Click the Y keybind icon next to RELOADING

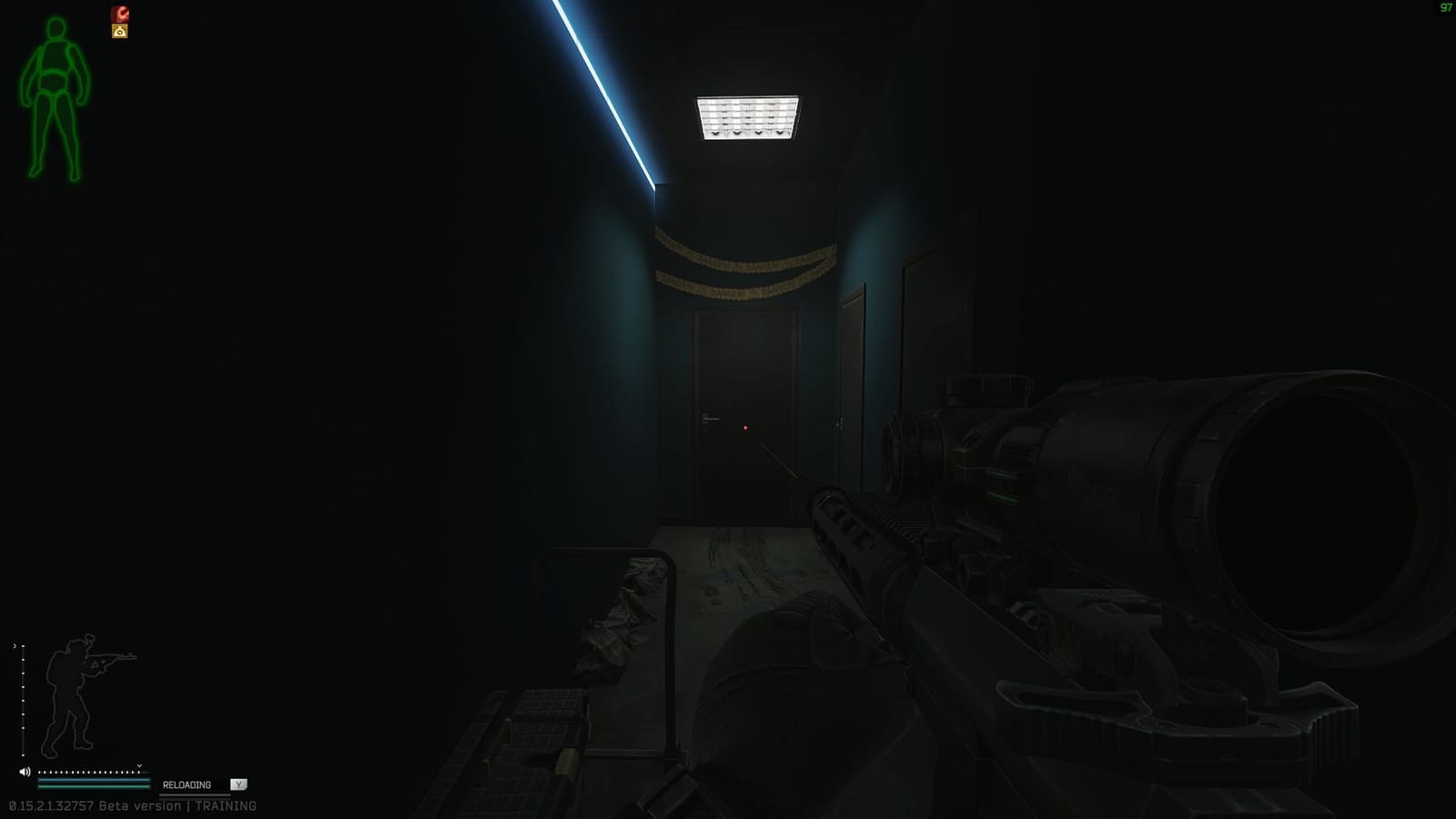[x=238, y=784]
